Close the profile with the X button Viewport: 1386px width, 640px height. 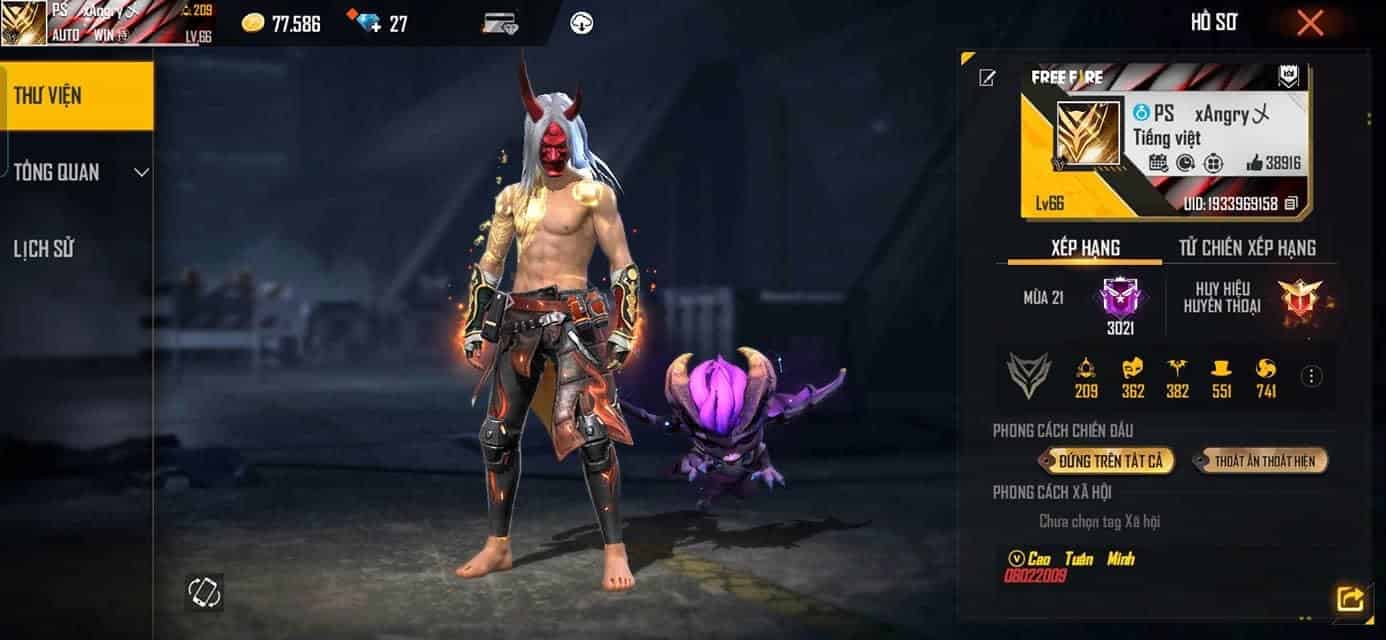(x=1310, y=23)
